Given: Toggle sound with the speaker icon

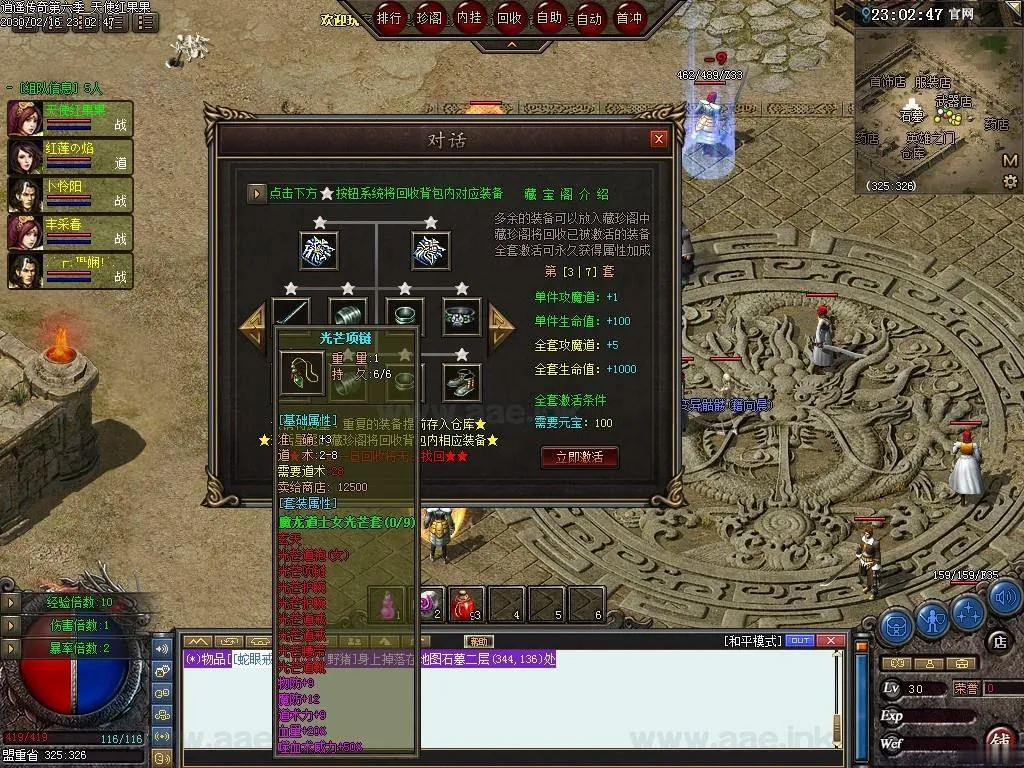Looking at the screenshot, I should tap(1005, 595).
